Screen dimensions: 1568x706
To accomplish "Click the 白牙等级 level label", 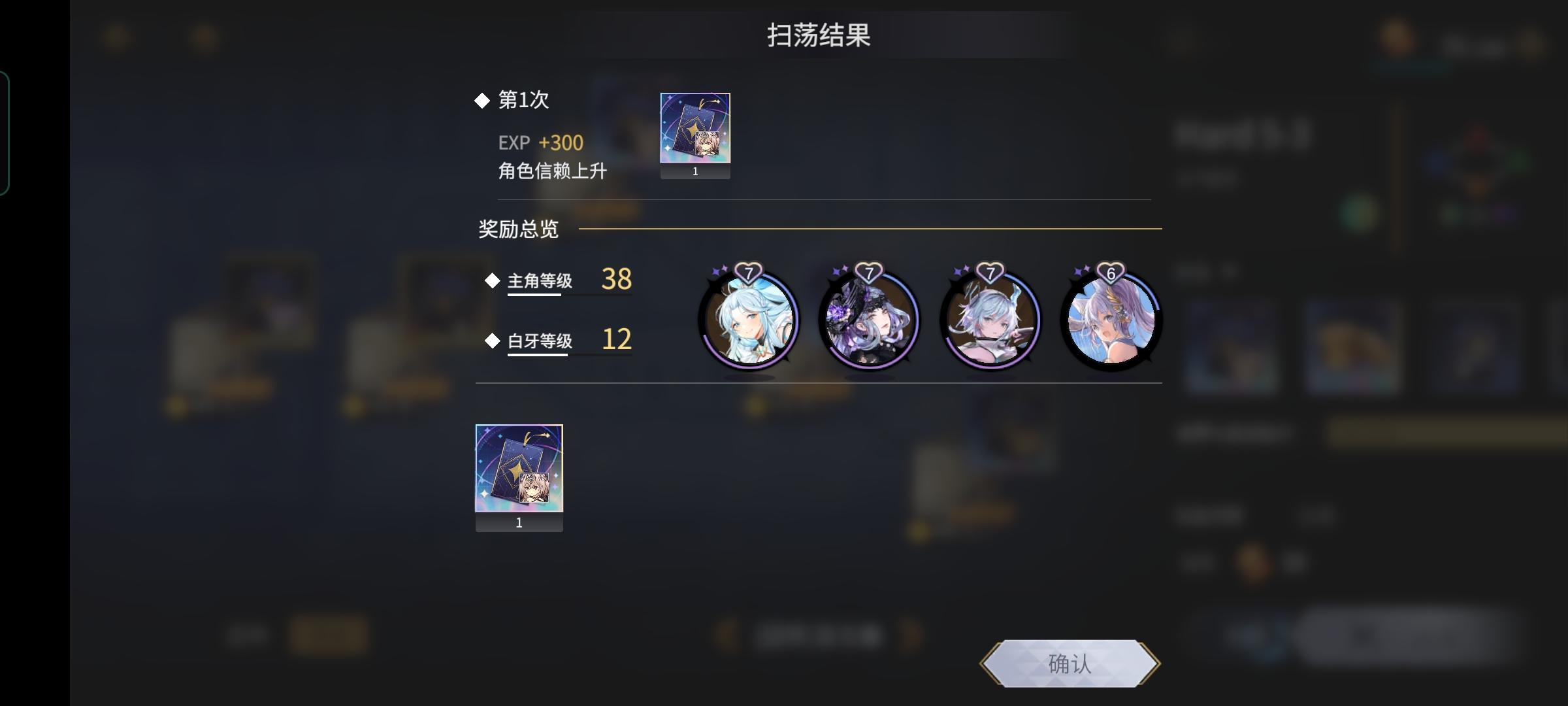I will [540, 341].
